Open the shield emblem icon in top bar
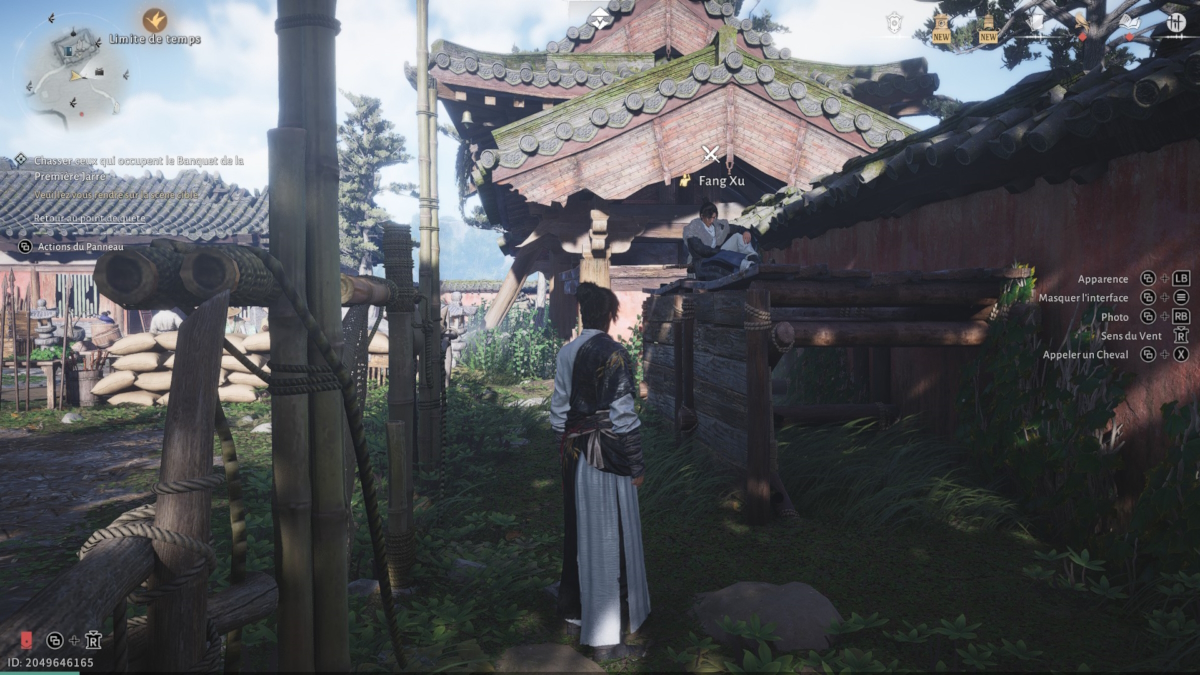1200x675 pixels. 894,22
